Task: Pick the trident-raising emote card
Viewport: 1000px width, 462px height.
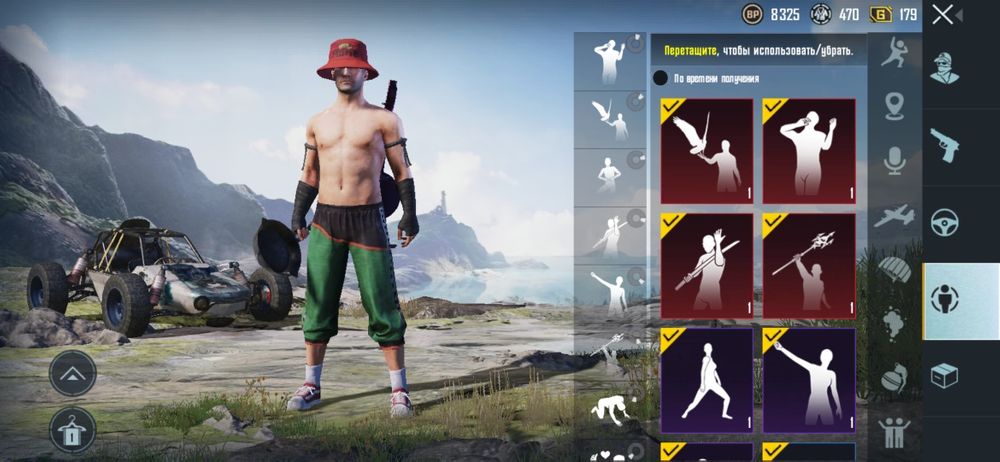Action: tap(809, 265)
